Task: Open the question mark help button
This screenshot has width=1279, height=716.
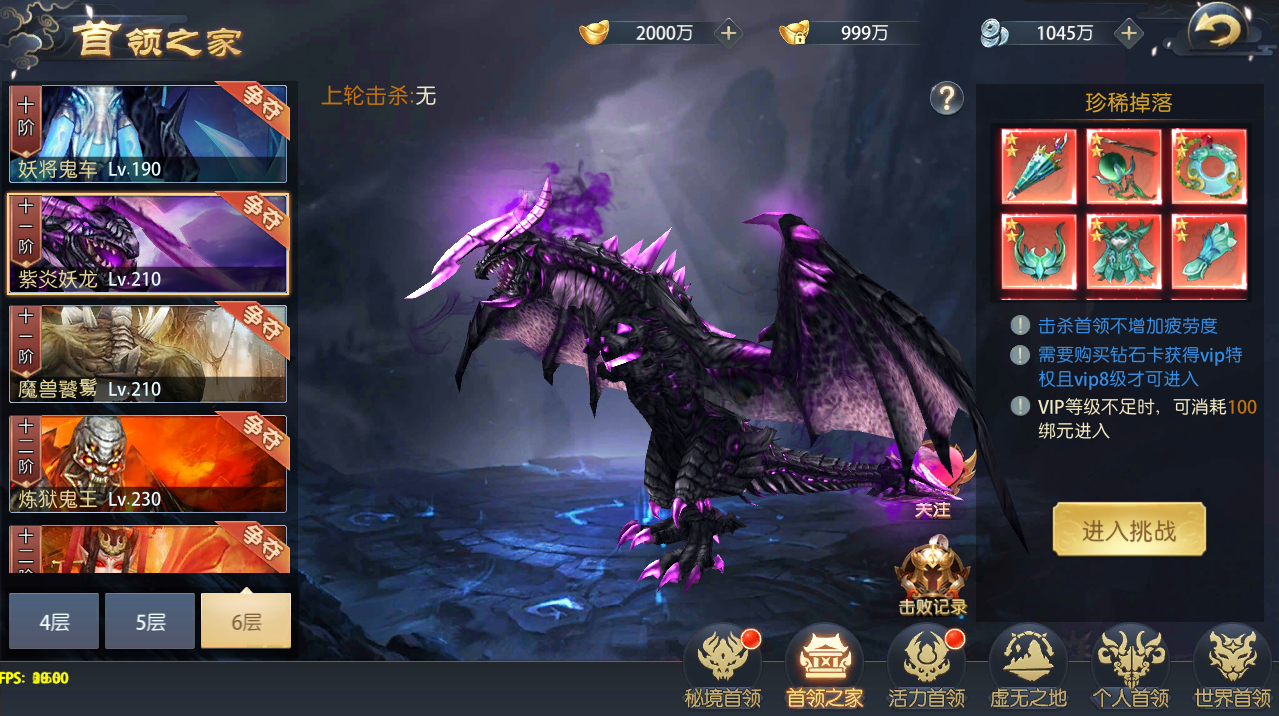Action: tap(946, 98)
